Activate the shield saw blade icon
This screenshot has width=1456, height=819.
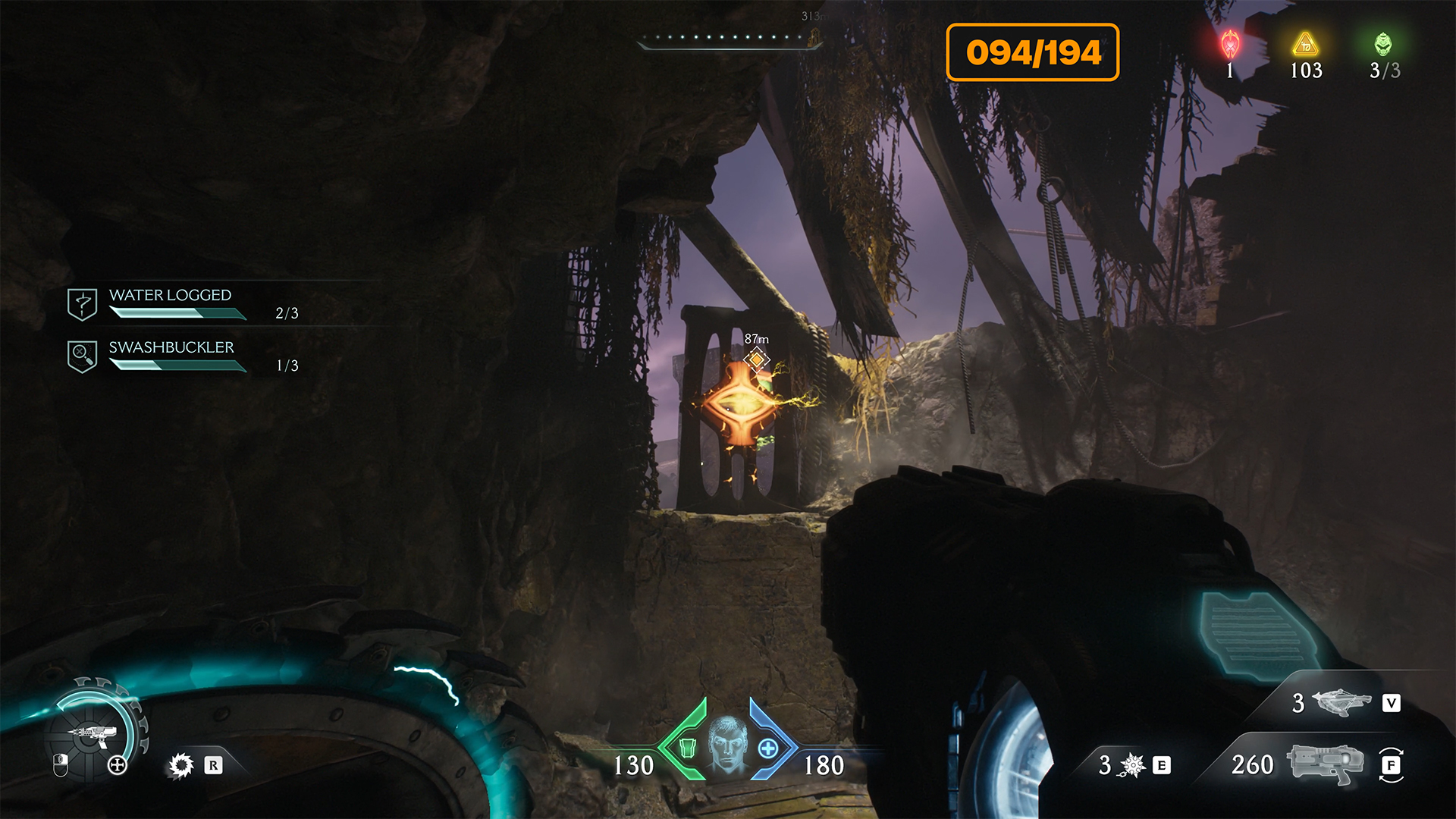pyautogui.click(x=181, y=765)
